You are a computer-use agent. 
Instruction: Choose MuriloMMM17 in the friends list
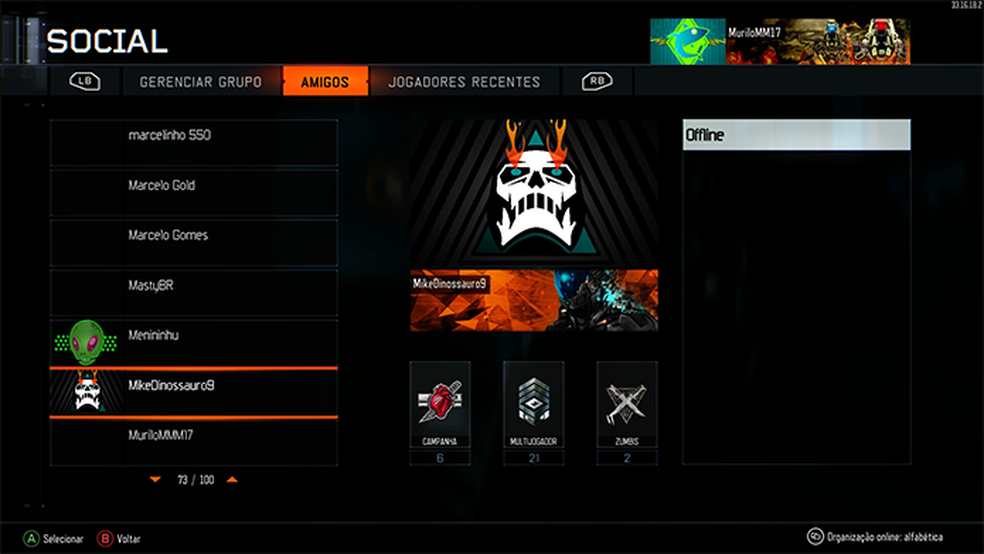[194, 442]
